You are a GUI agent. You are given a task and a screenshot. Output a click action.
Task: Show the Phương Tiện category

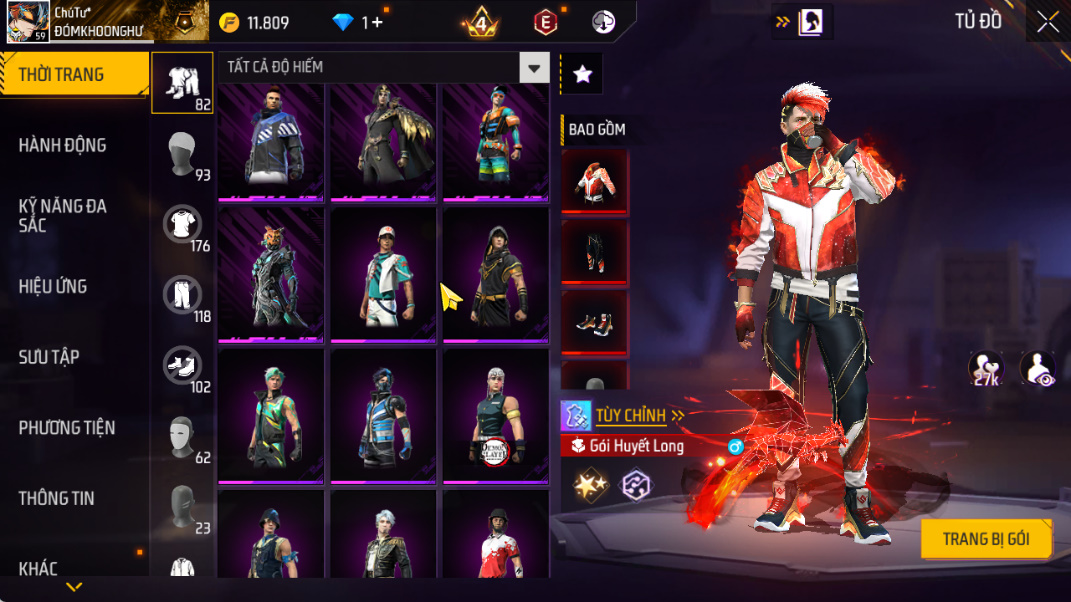point(66,428)
